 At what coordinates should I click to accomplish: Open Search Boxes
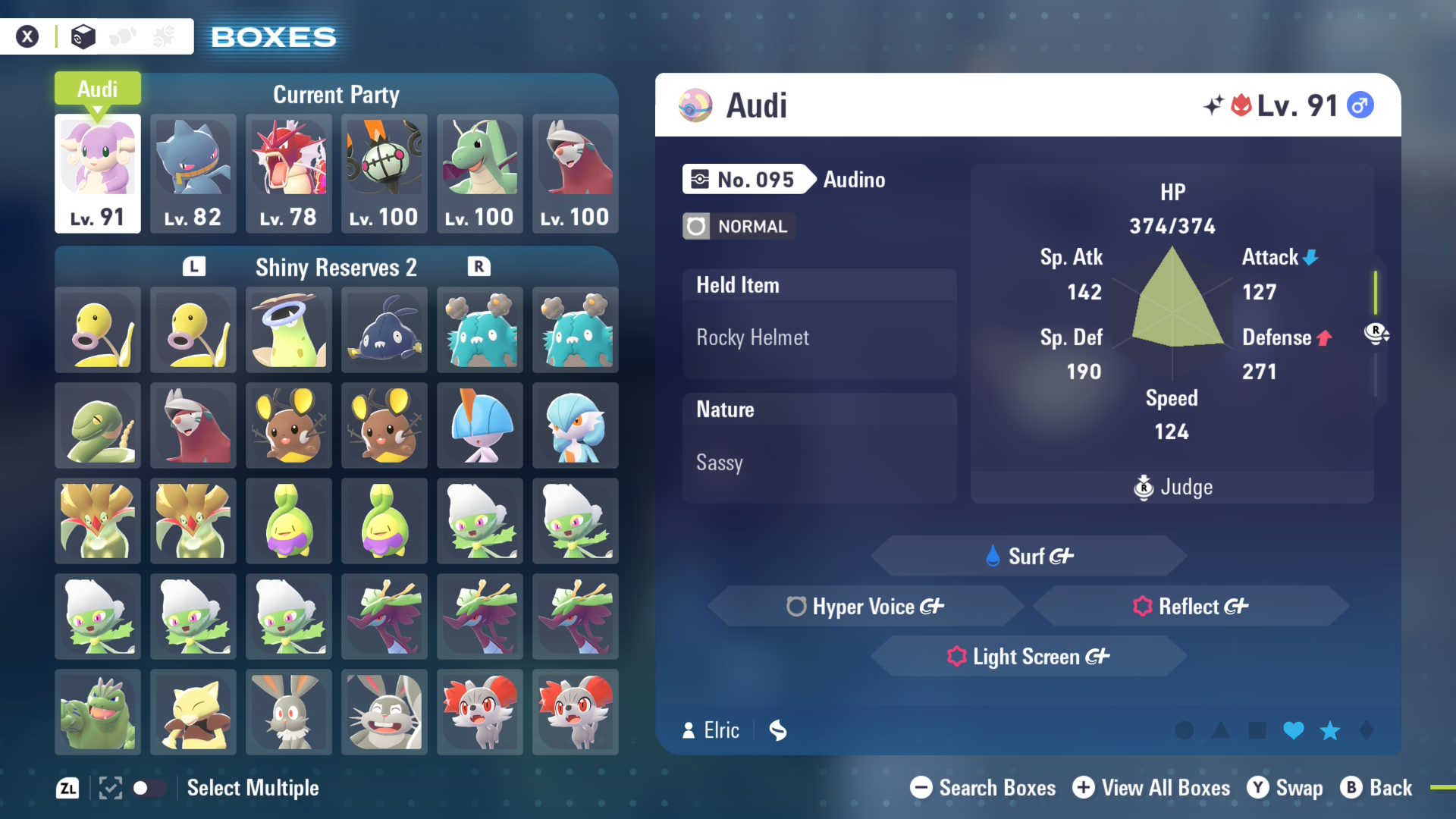(983, 788)
